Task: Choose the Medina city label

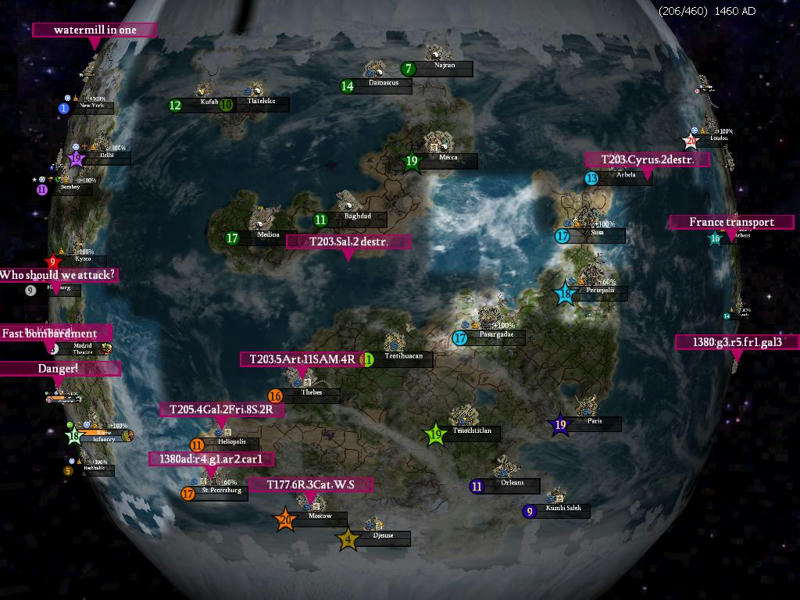Action: pos(270,238)
